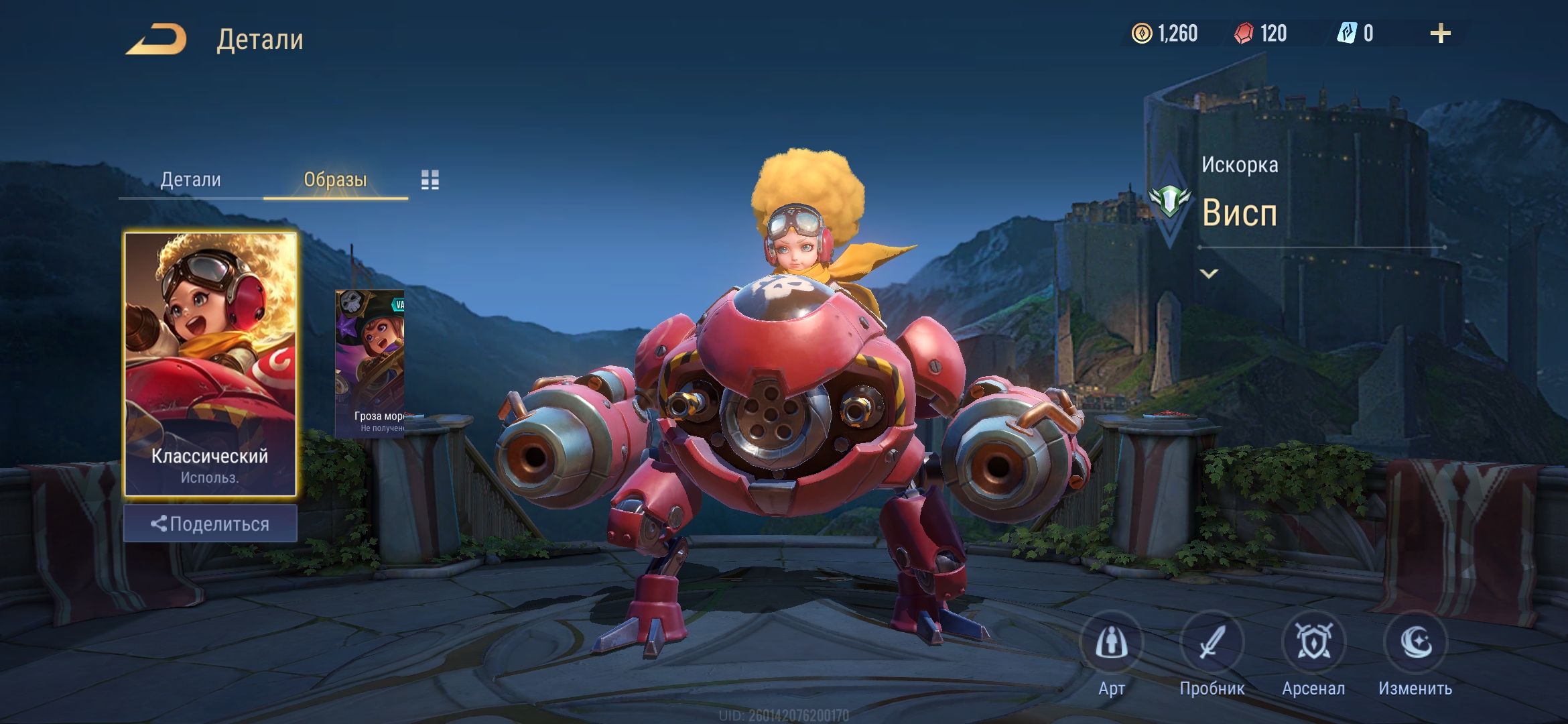Add currency with the plus button

1440,34
